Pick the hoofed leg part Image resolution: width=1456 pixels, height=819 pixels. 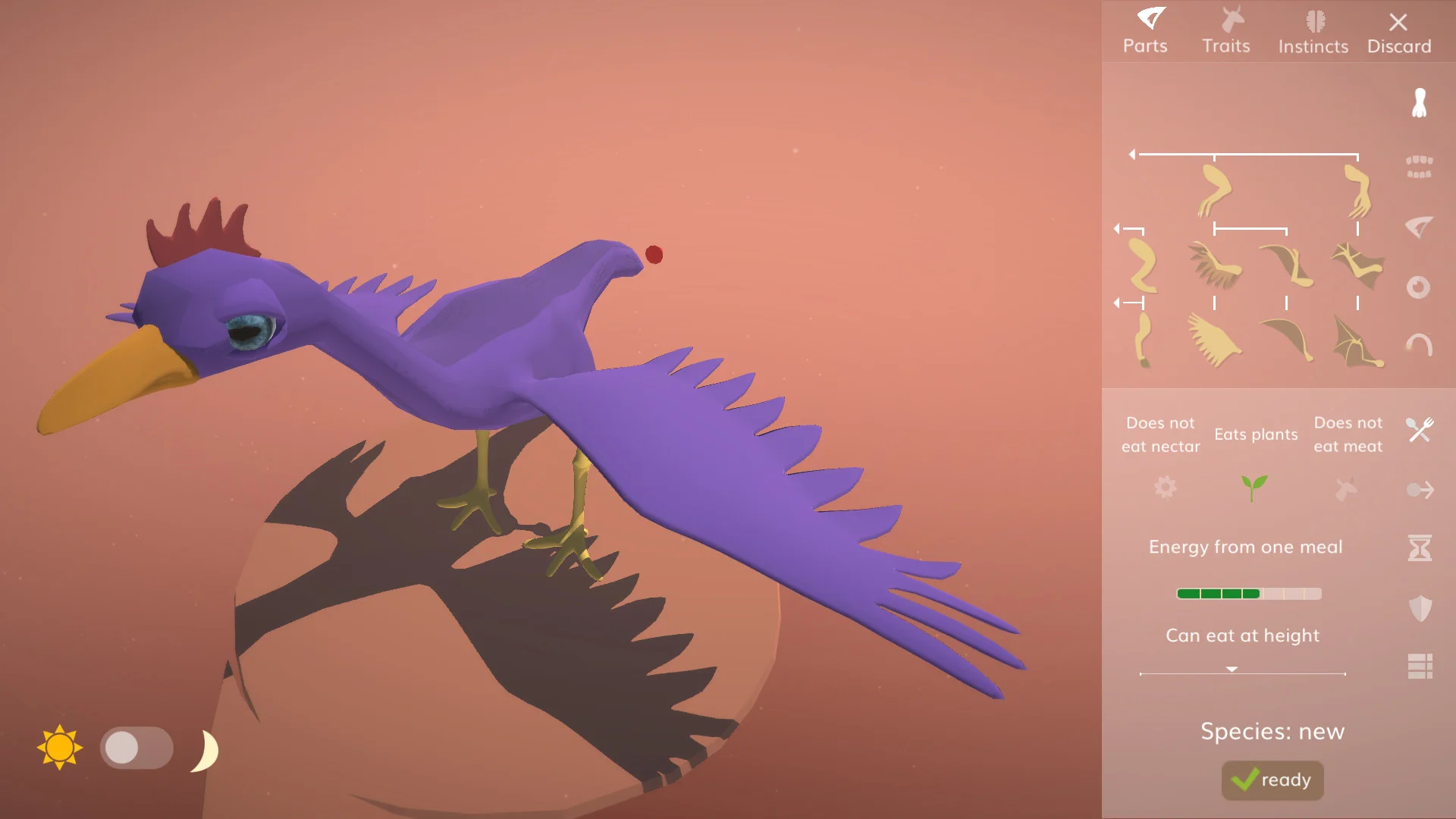pyautogui.click(x=1144, y=340)
